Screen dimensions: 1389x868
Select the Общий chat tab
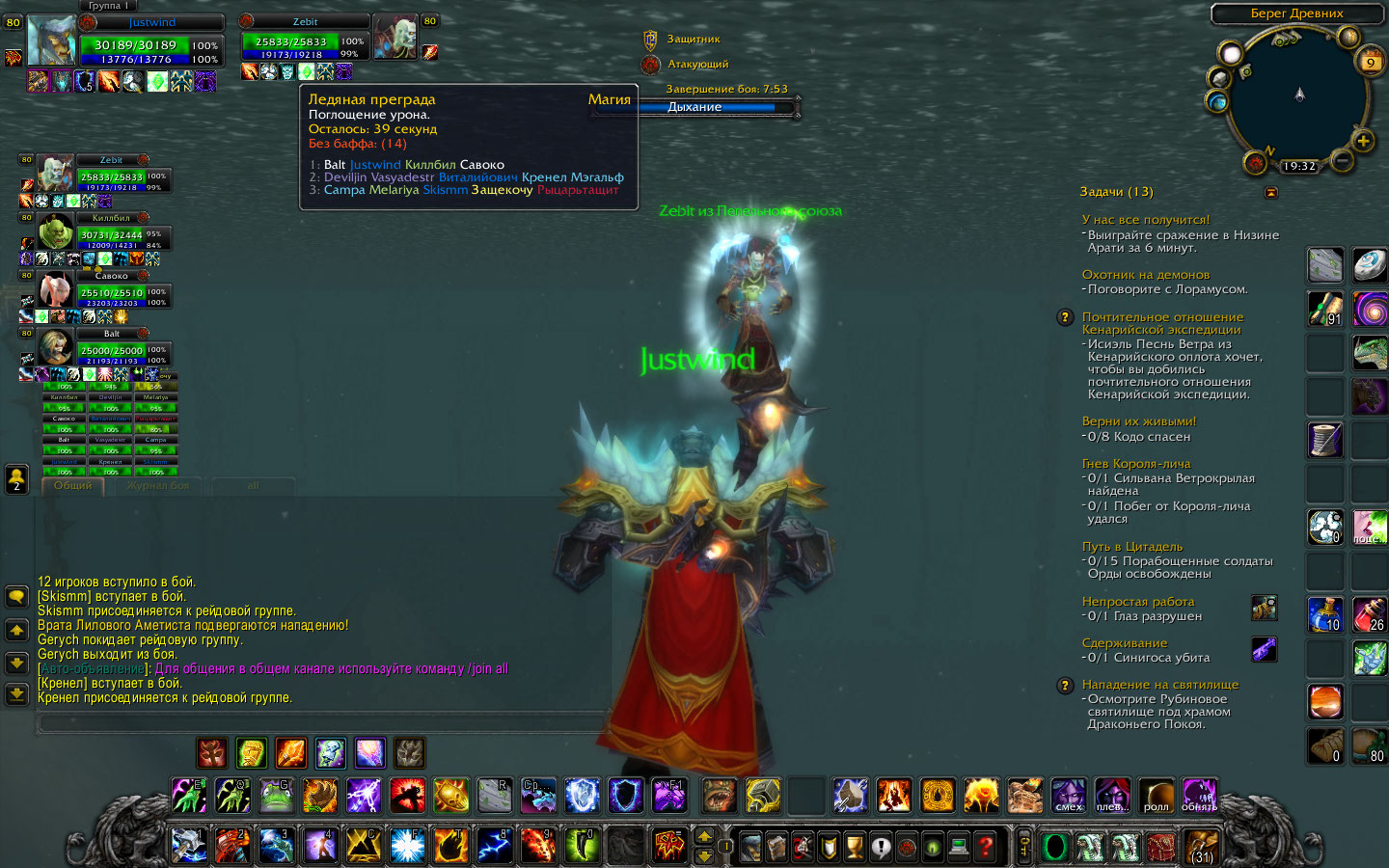click(73, 486)
